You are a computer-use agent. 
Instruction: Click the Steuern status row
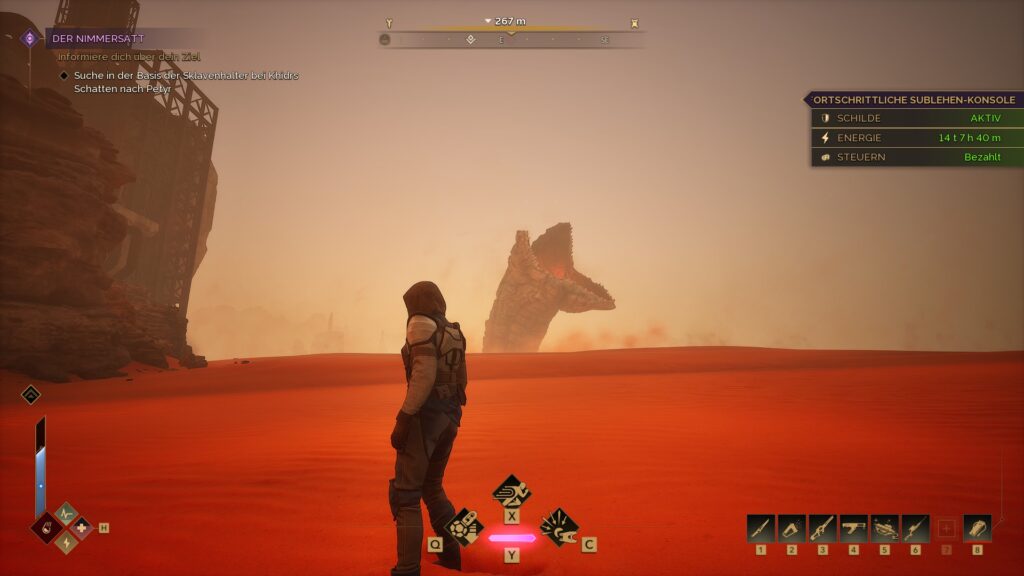coord(916,157)
